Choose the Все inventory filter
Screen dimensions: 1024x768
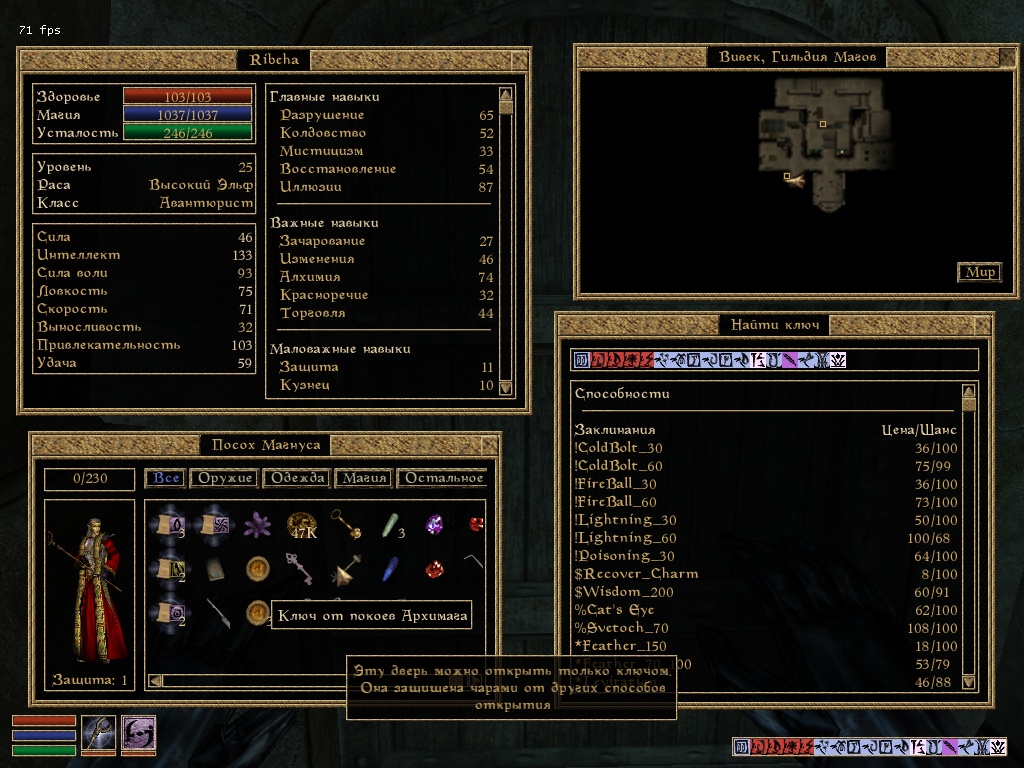166,478
